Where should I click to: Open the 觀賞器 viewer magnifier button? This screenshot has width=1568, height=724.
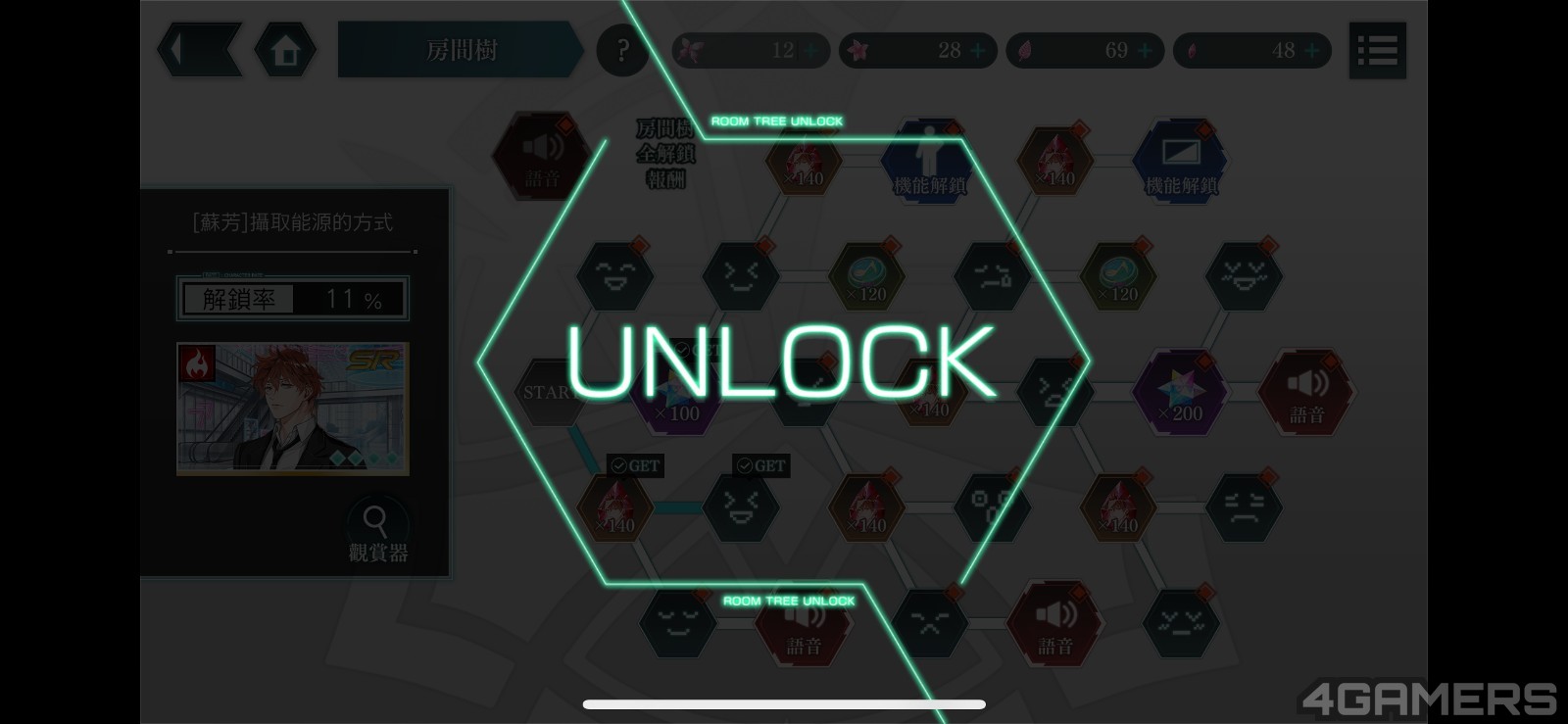click(x=376, y=530)
